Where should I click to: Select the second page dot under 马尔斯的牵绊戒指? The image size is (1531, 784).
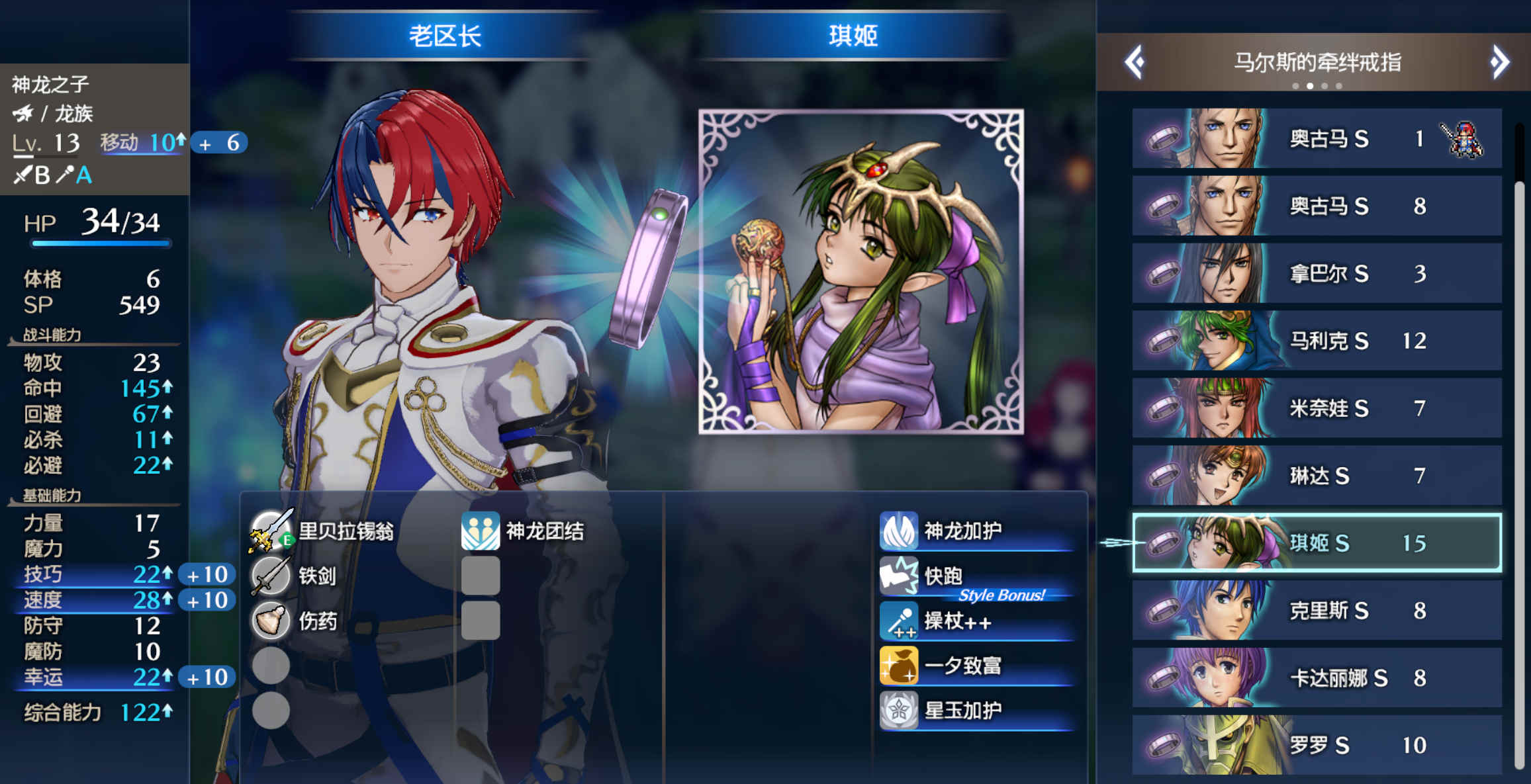coord(1310,85)
